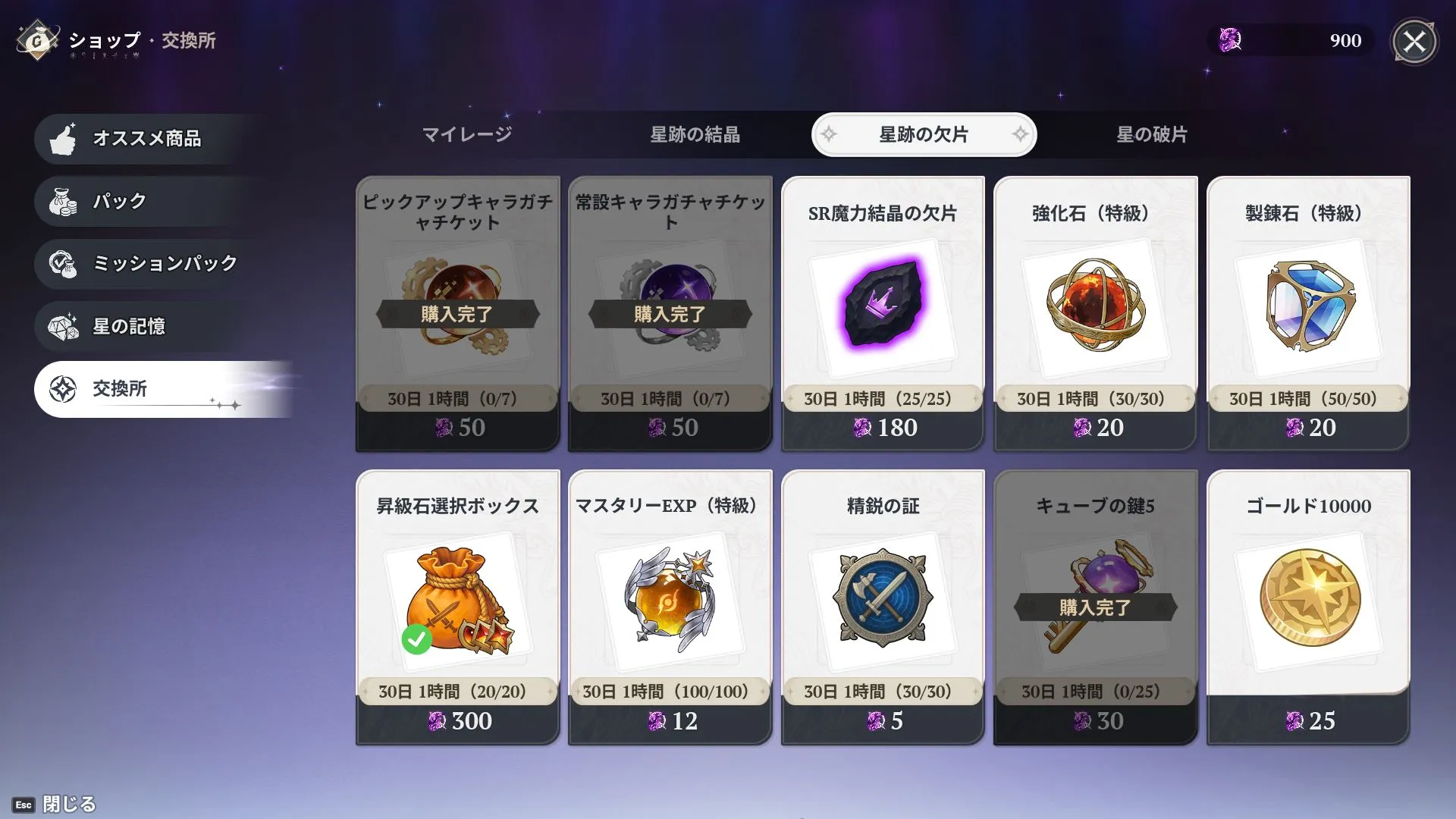Click the game logo in top left
Image resolution: width=1456 pixels, height=819 pixels.
pos(38,41)
